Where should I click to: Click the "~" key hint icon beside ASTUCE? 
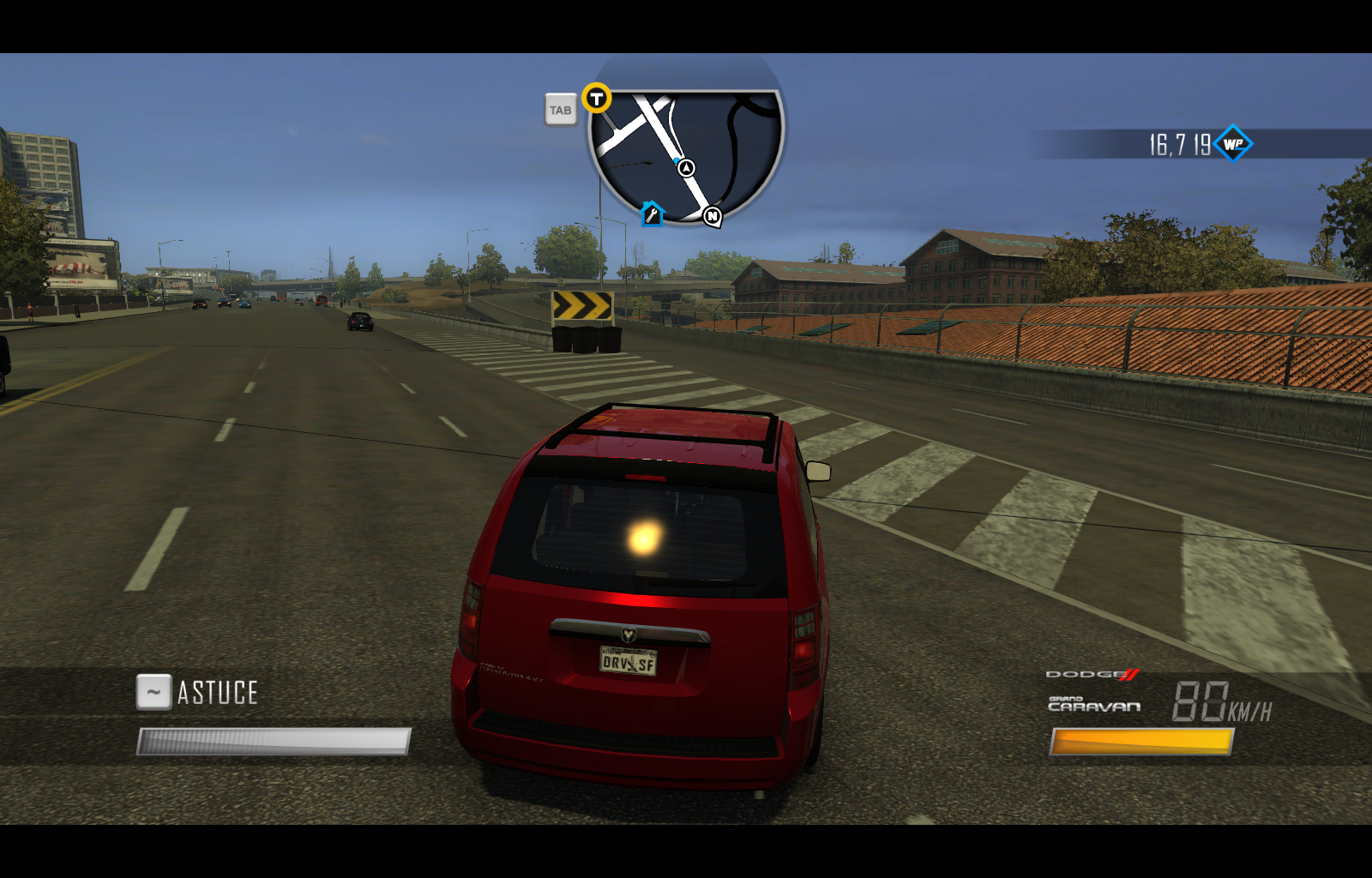[153, 691]
